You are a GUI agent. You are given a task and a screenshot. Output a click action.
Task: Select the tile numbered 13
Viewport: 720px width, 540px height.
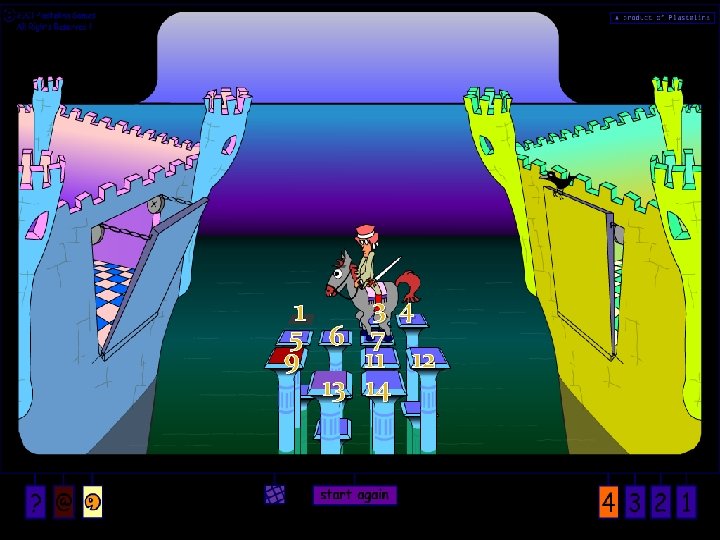click(334, 388)
